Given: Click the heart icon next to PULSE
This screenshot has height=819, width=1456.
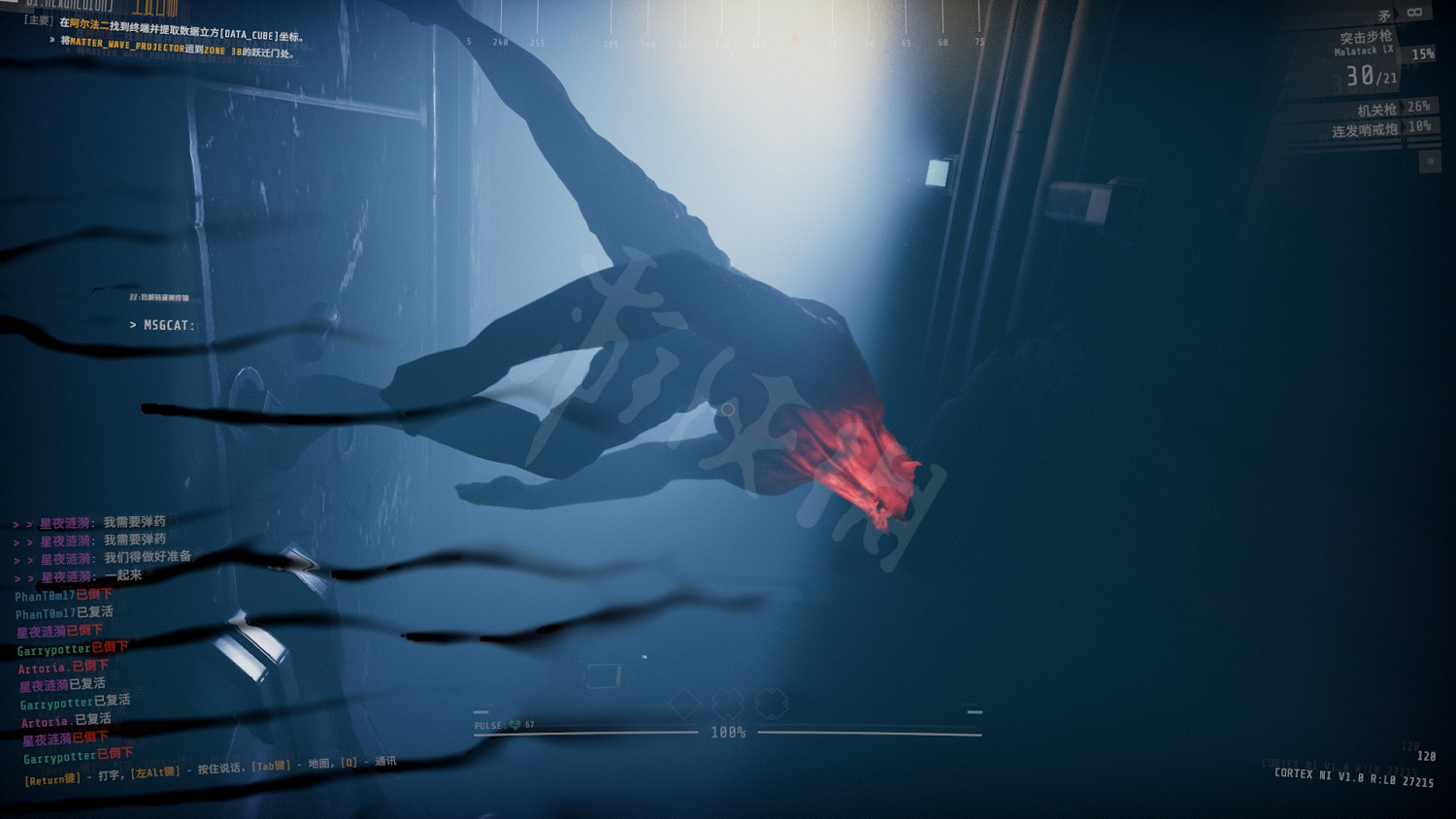Looking at the screenshot, I should click(x=514, y=725).
